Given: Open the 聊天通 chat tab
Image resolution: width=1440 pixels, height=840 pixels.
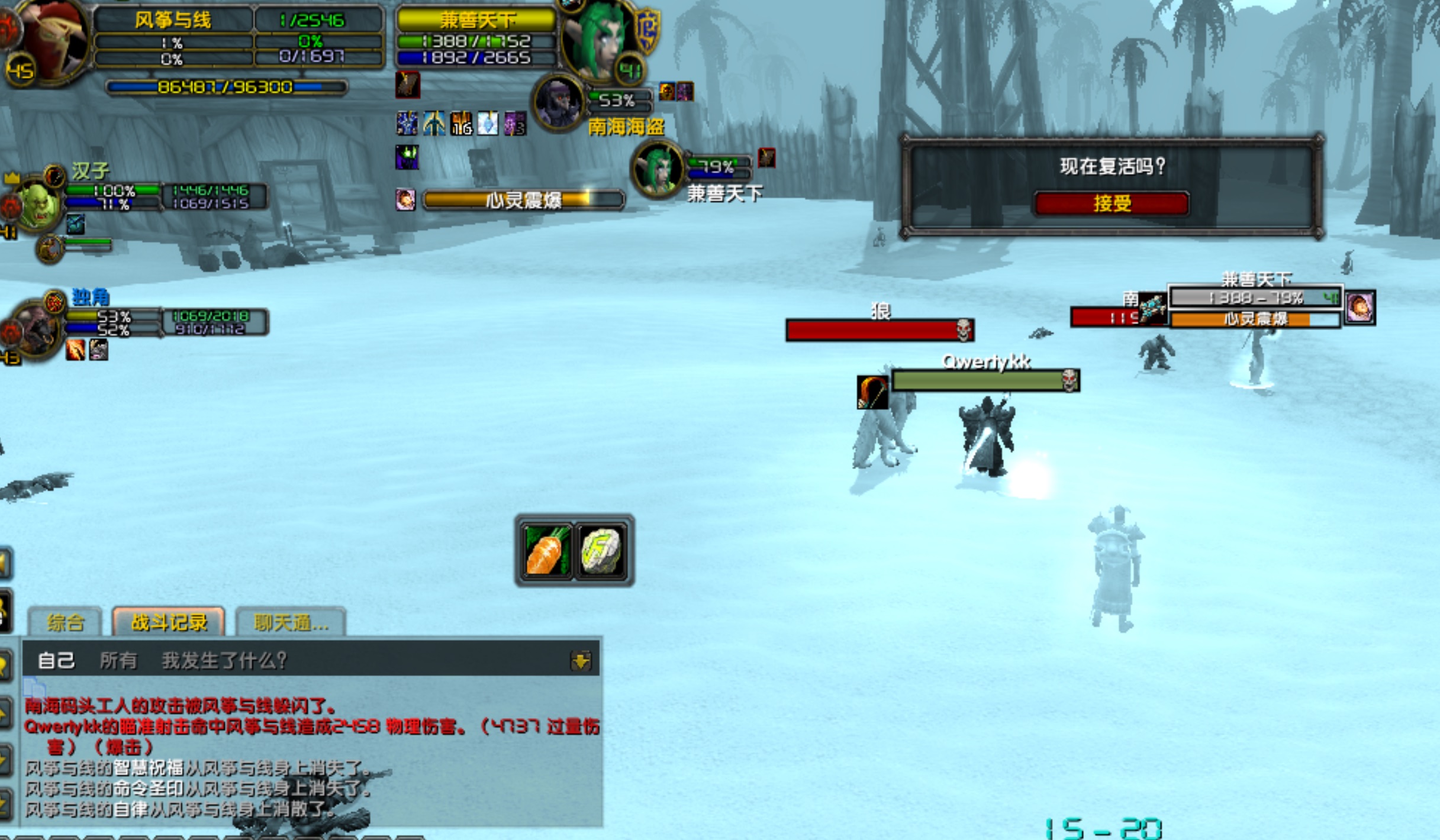Looking at the screenshot, I should (x=291, y=622).
